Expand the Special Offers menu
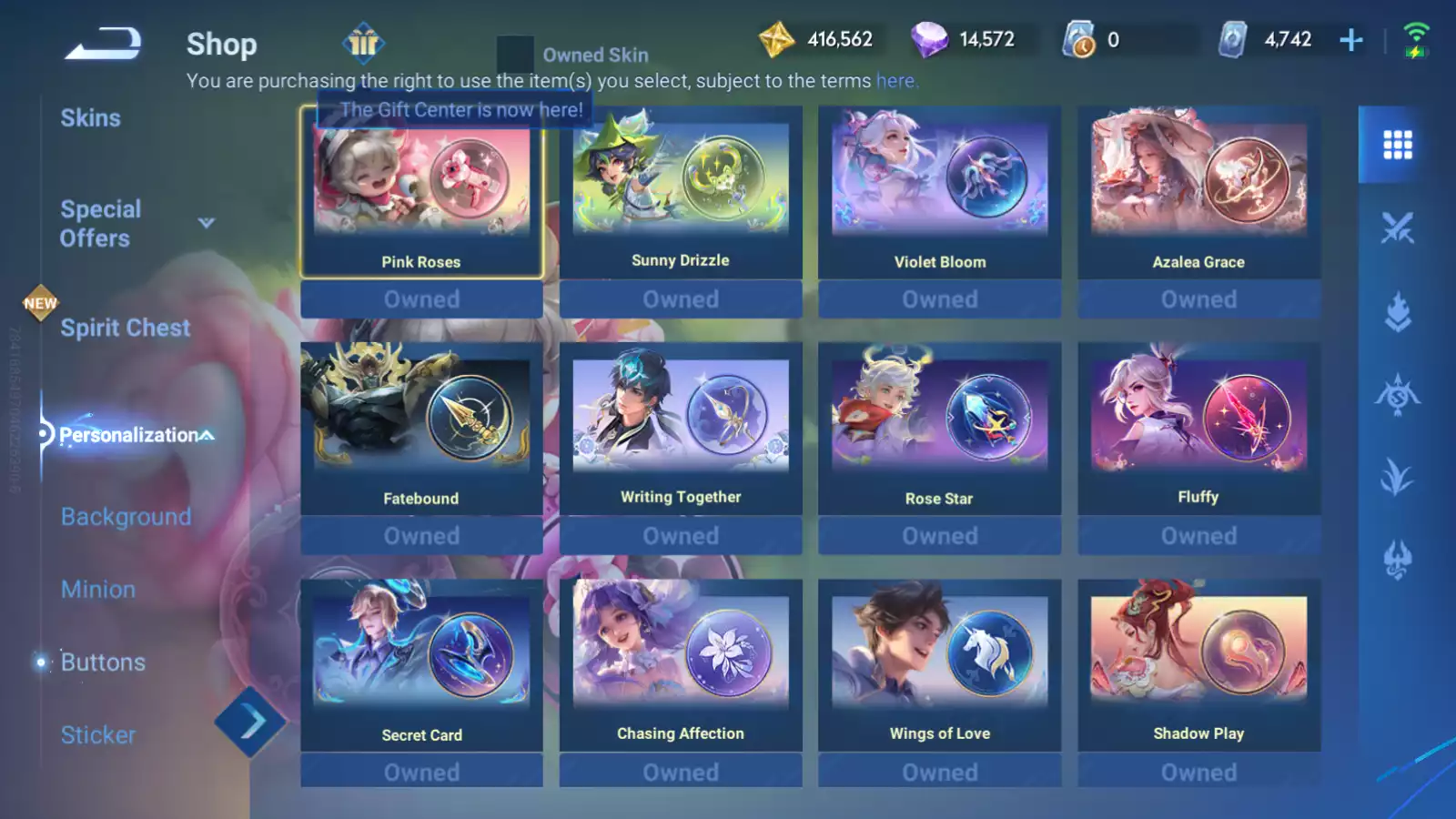1456x819 pixels. coord(207,223)
